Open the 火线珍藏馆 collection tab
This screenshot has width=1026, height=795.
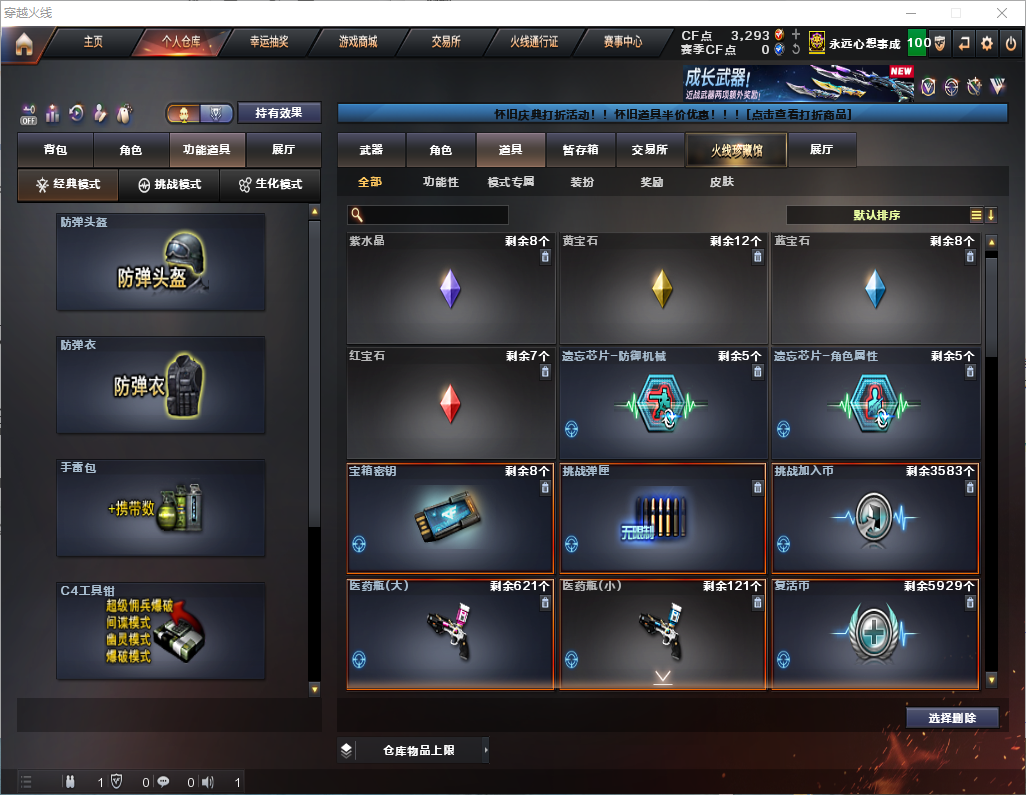pos(735,150)
